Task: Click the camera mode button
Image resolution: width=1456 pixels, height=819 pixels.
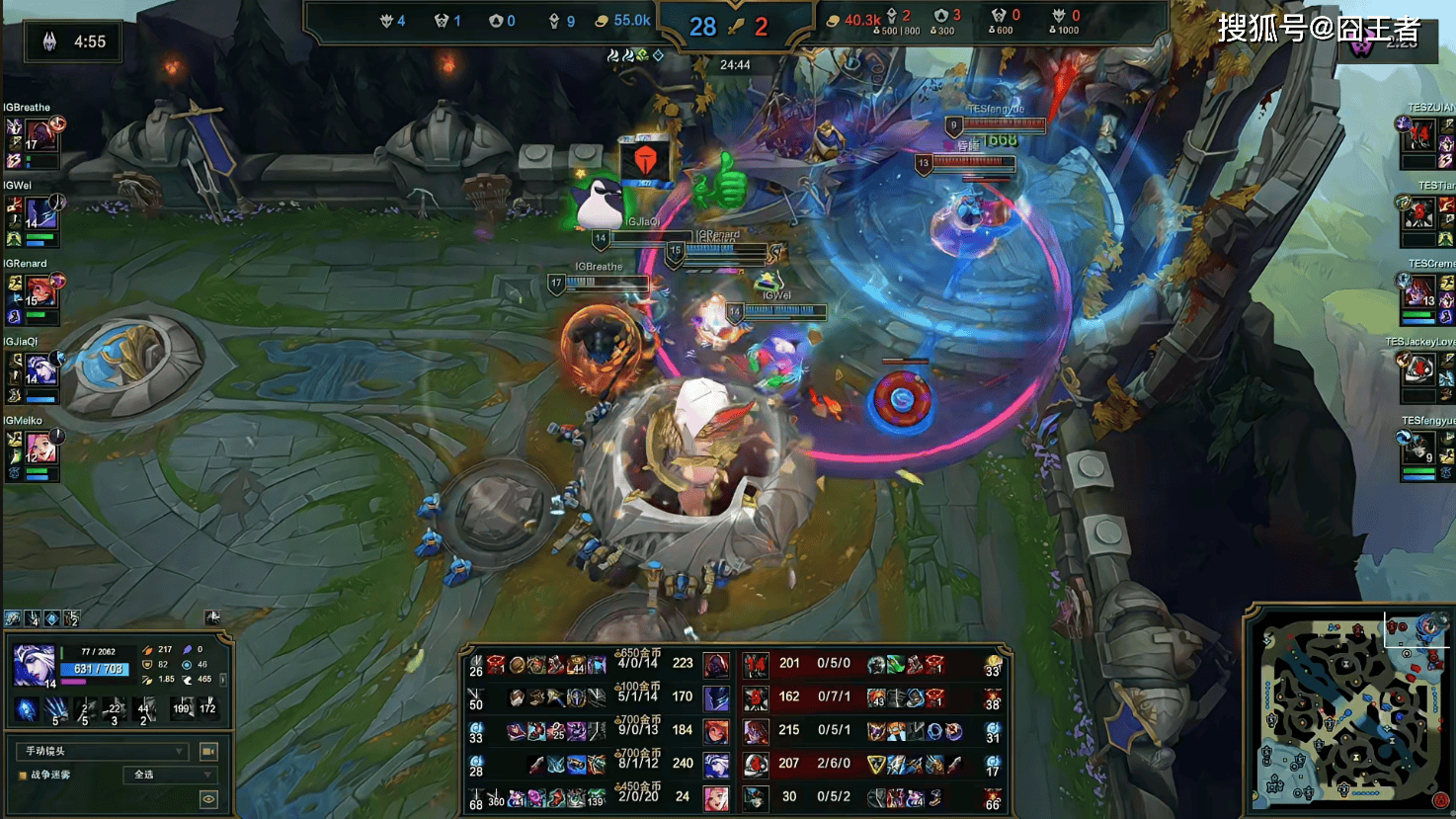Action: [x=208, y=752]
